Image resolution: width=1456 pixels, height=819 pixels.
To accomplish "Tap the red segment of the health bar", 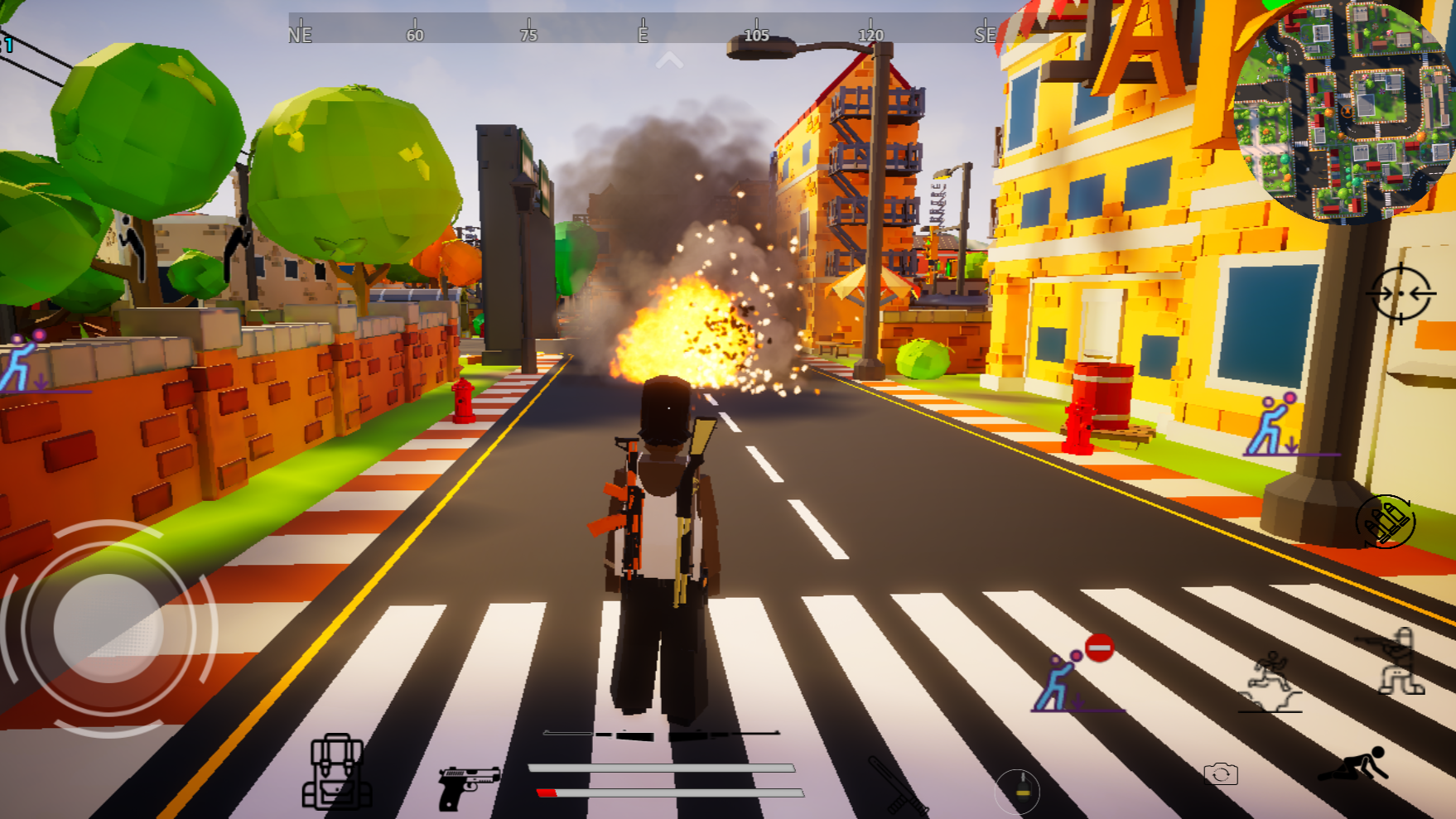I will tap(548, 792).
